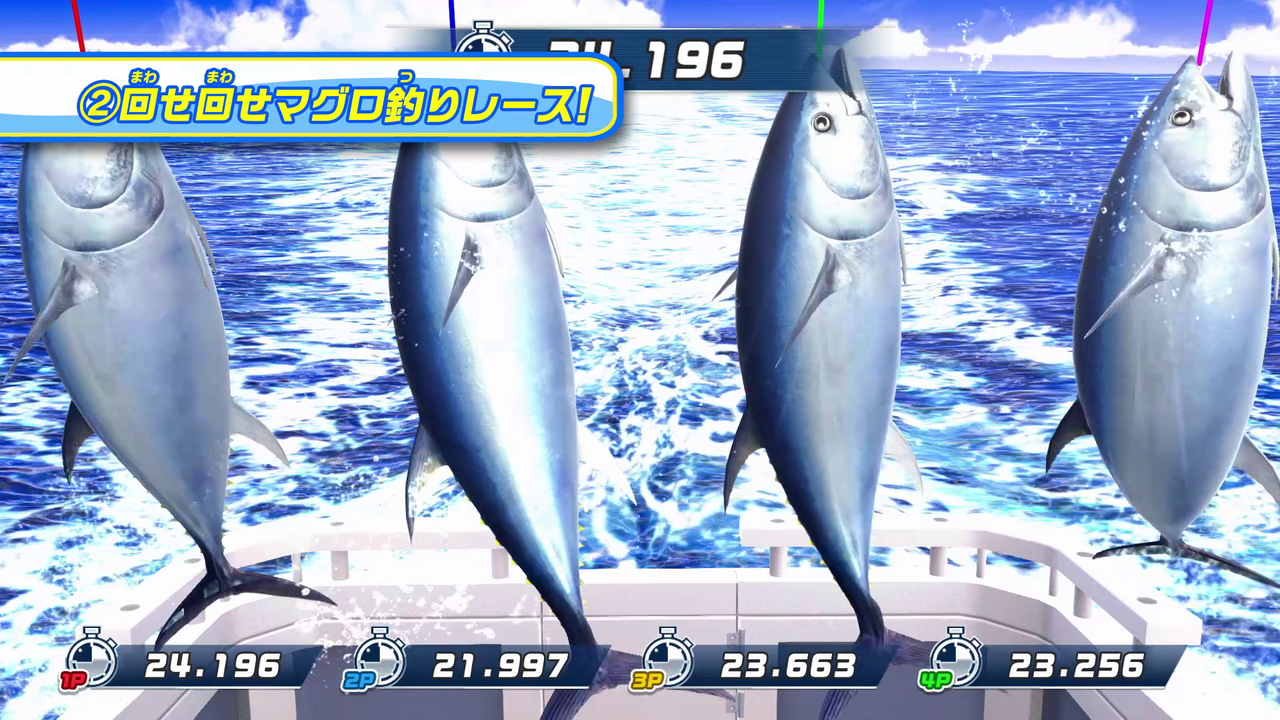The width and height of the screenshot is (1280, 720).
Task: Select the green fishing line
Action: (x=818, y=20)
